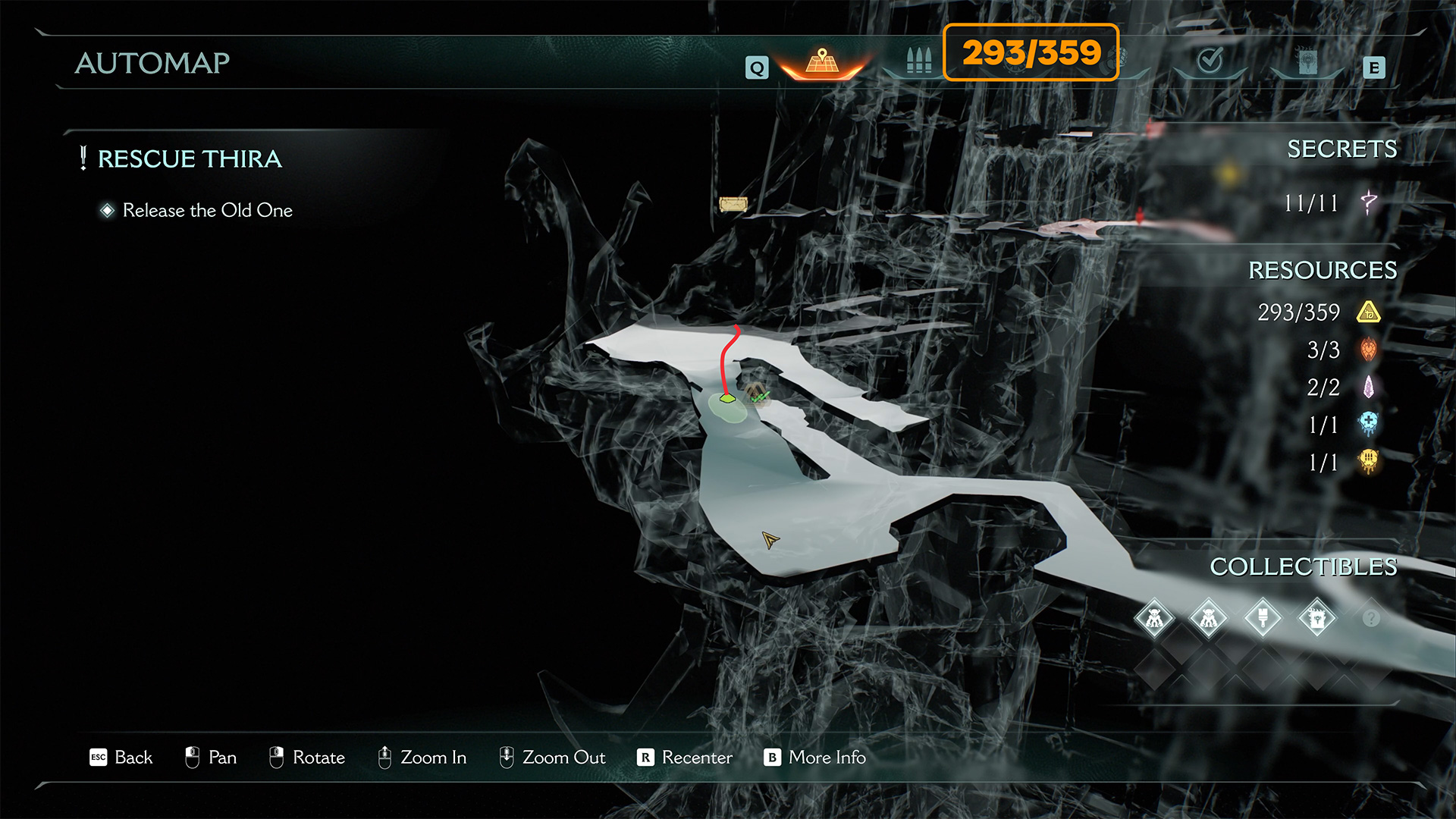
Task: Click the secrets question mark icon
Action: [1369, 202]
